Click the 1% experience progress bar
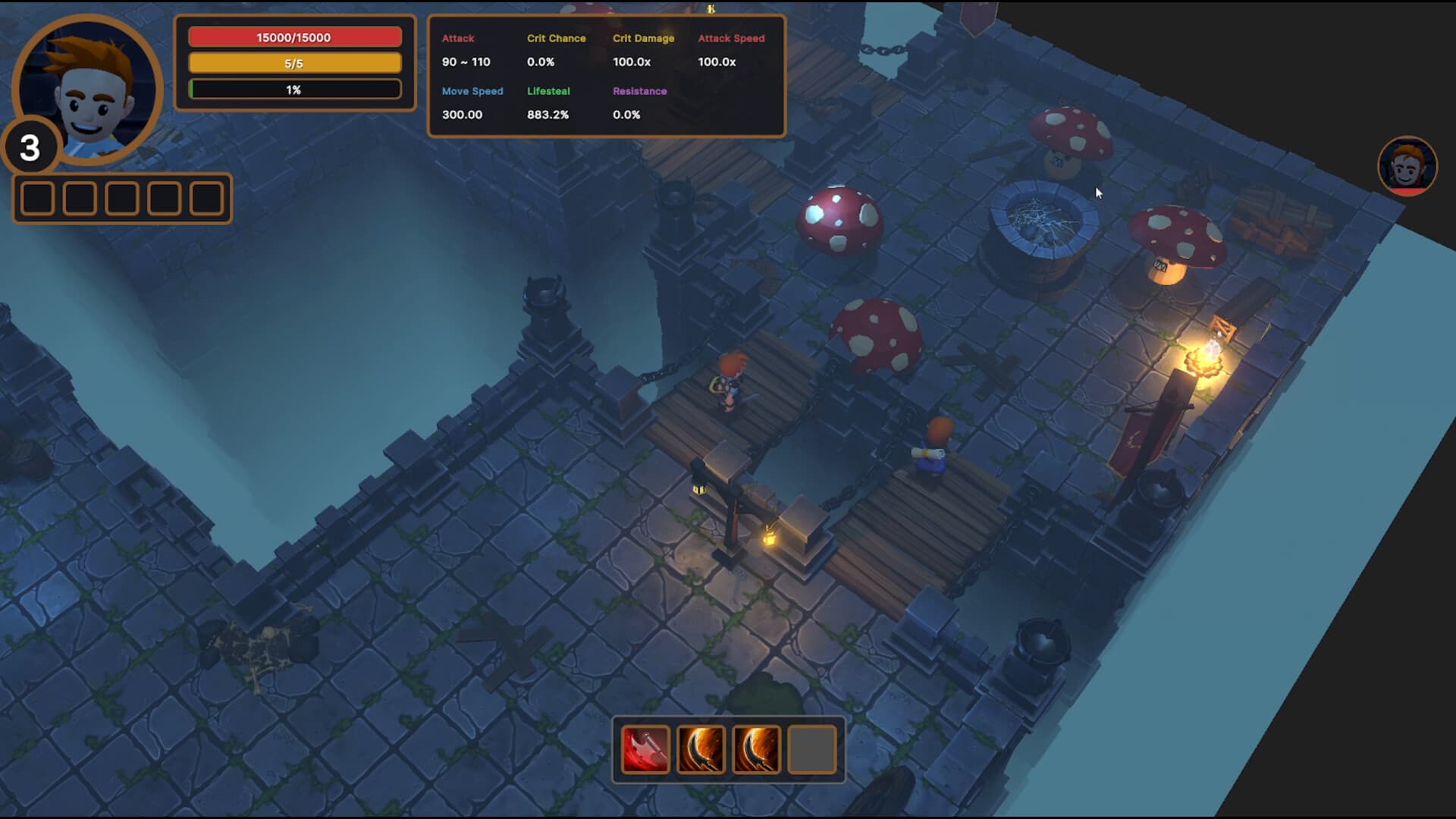The width and height of the screenshot is (1456, 819). pyautogui.click(x=295, y=89)
